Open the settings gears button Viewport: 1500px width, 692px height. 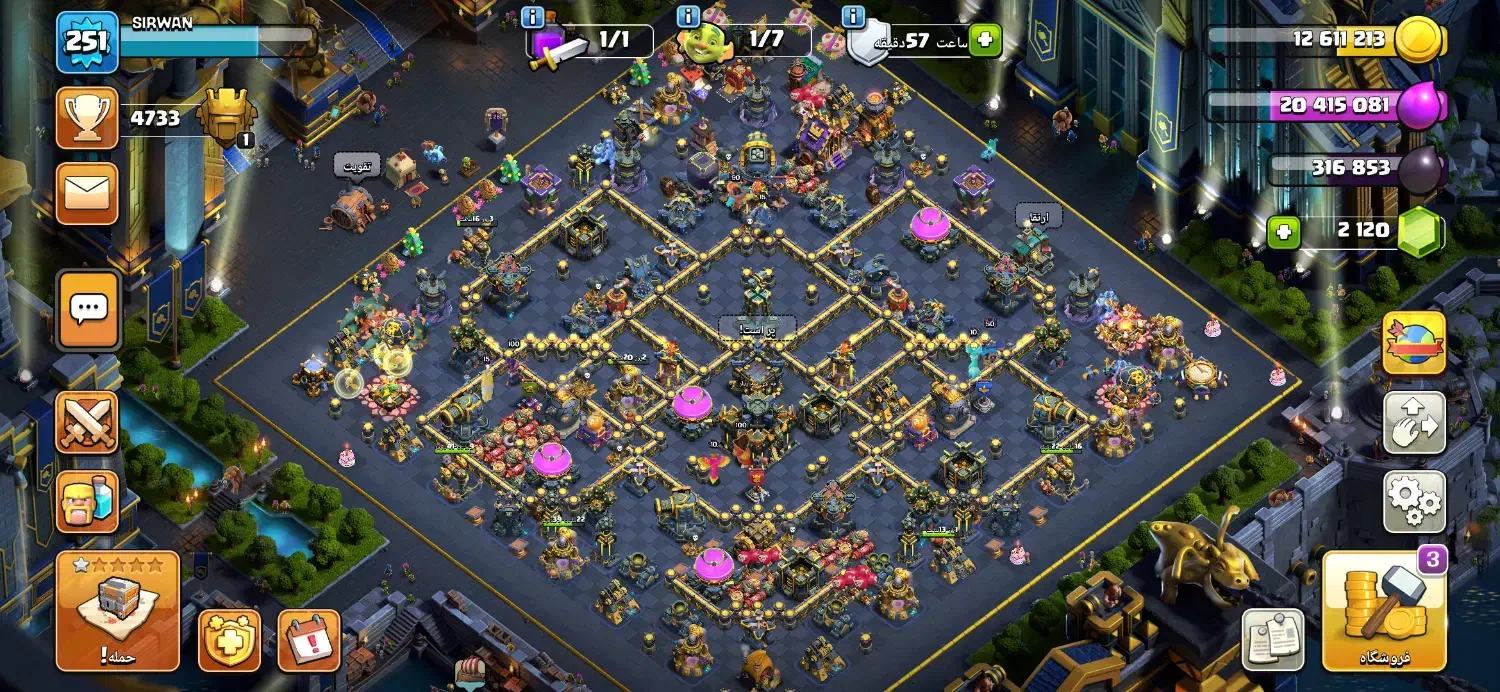pyautogui.click(x=1414, y=502)
